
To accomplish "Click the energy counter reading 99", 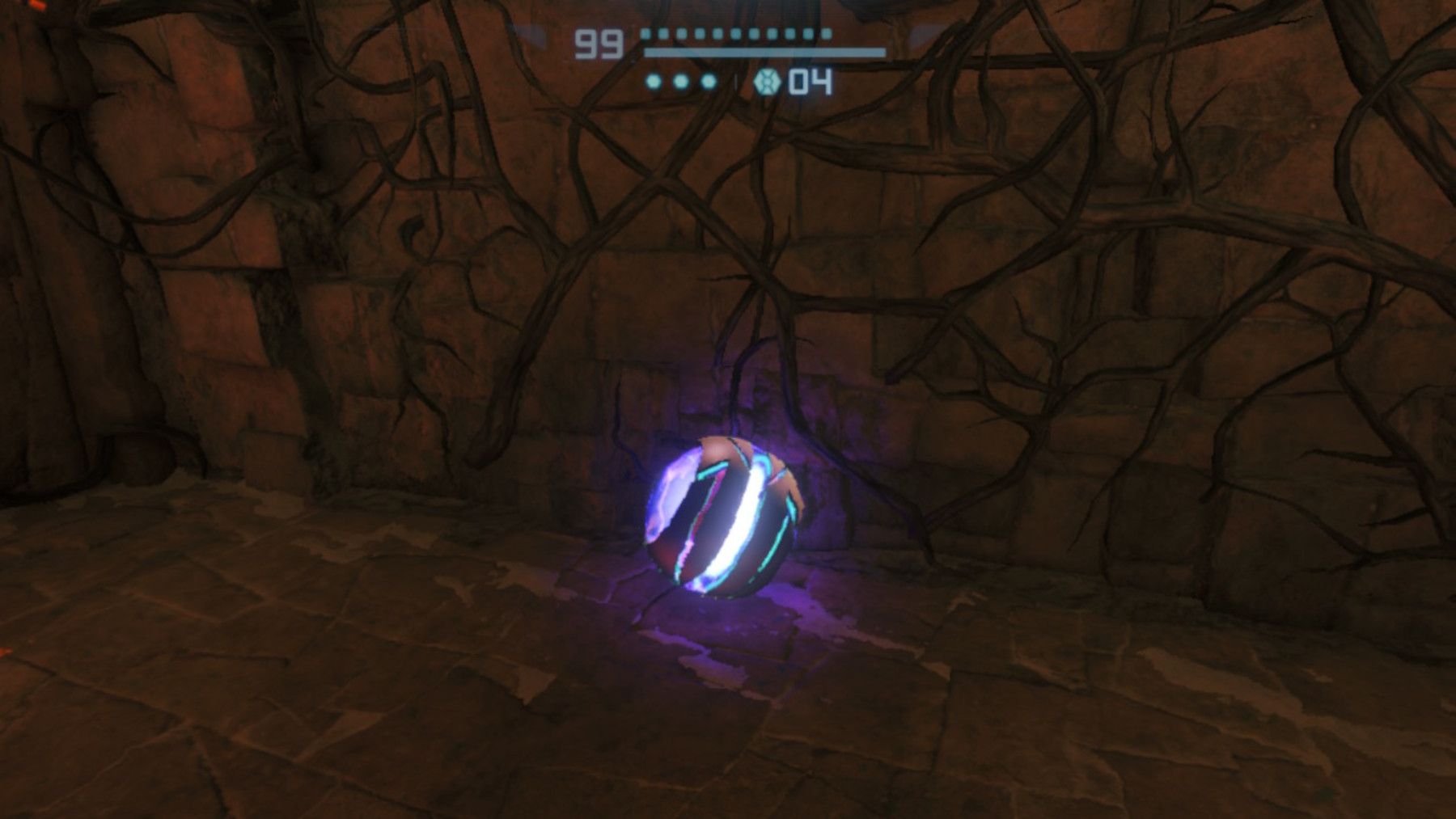I will pyautogui.click(x=599, y=43).
